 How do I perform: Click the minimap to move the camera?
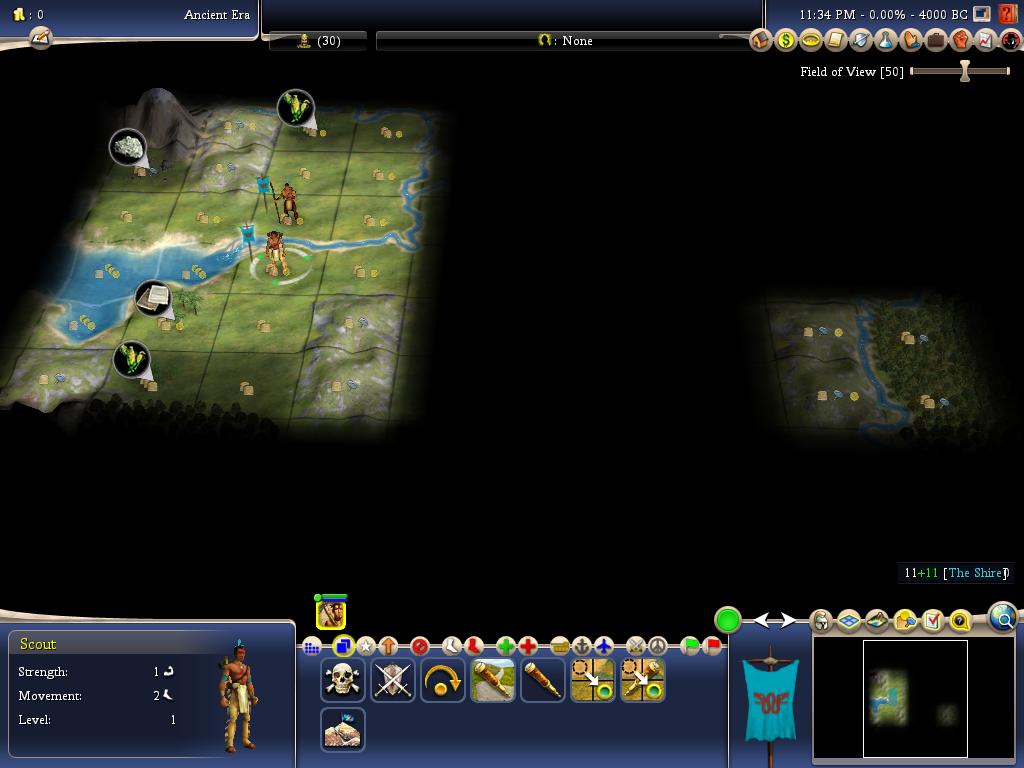pyautogui.click(x=914, y=698)
